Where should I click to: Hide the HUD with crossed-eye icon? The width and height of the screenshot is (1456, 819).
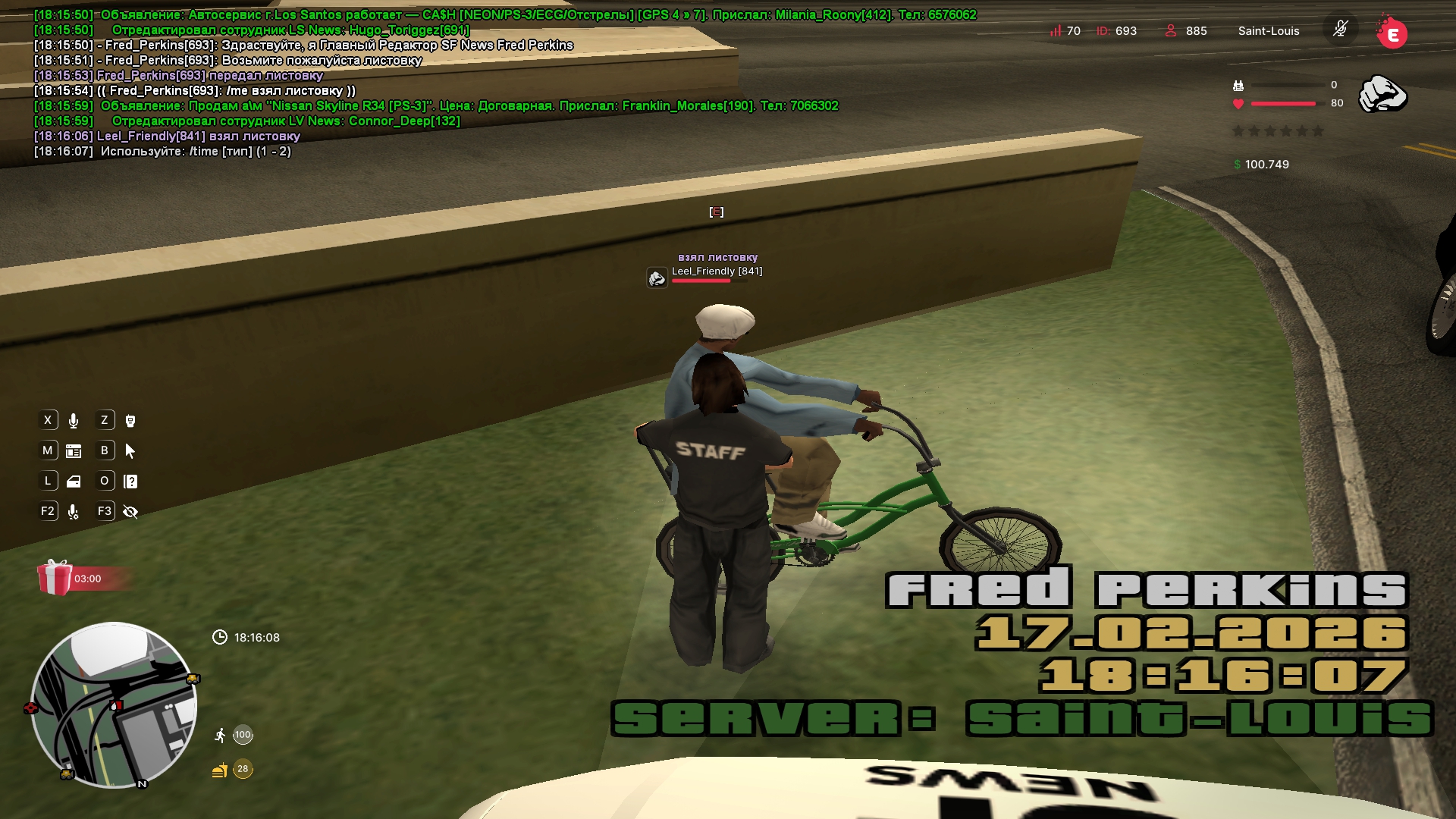click(x=130, y=512)
